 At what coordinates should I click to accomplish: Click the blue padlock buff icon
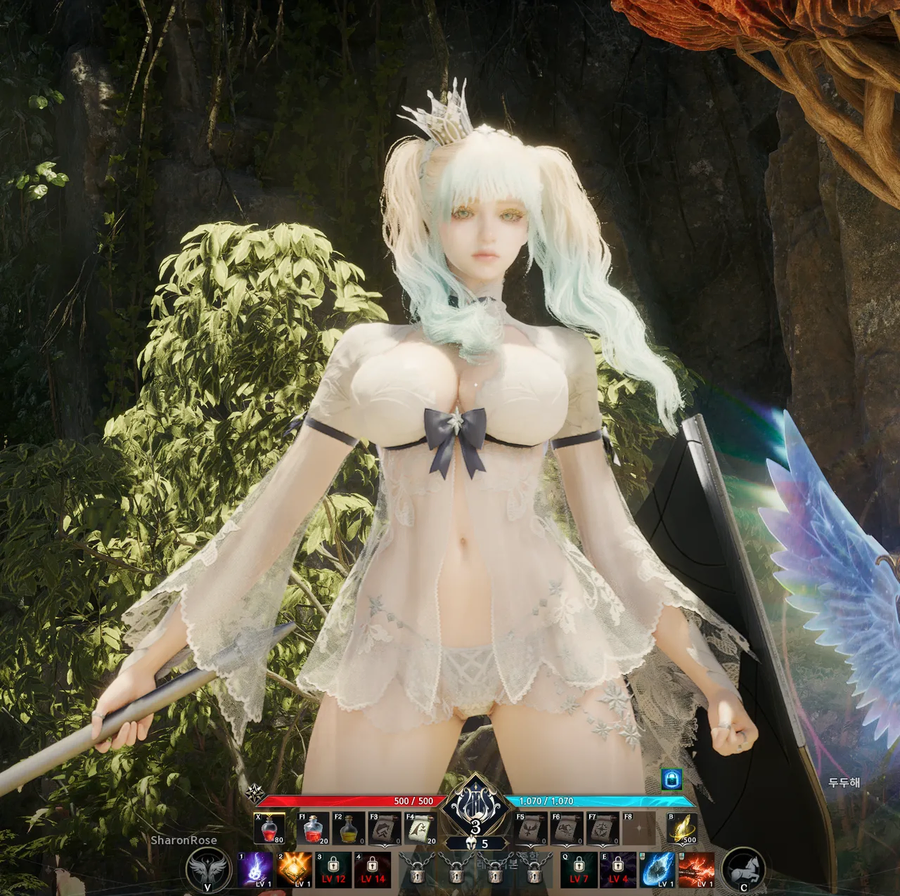tap(670, 779)
